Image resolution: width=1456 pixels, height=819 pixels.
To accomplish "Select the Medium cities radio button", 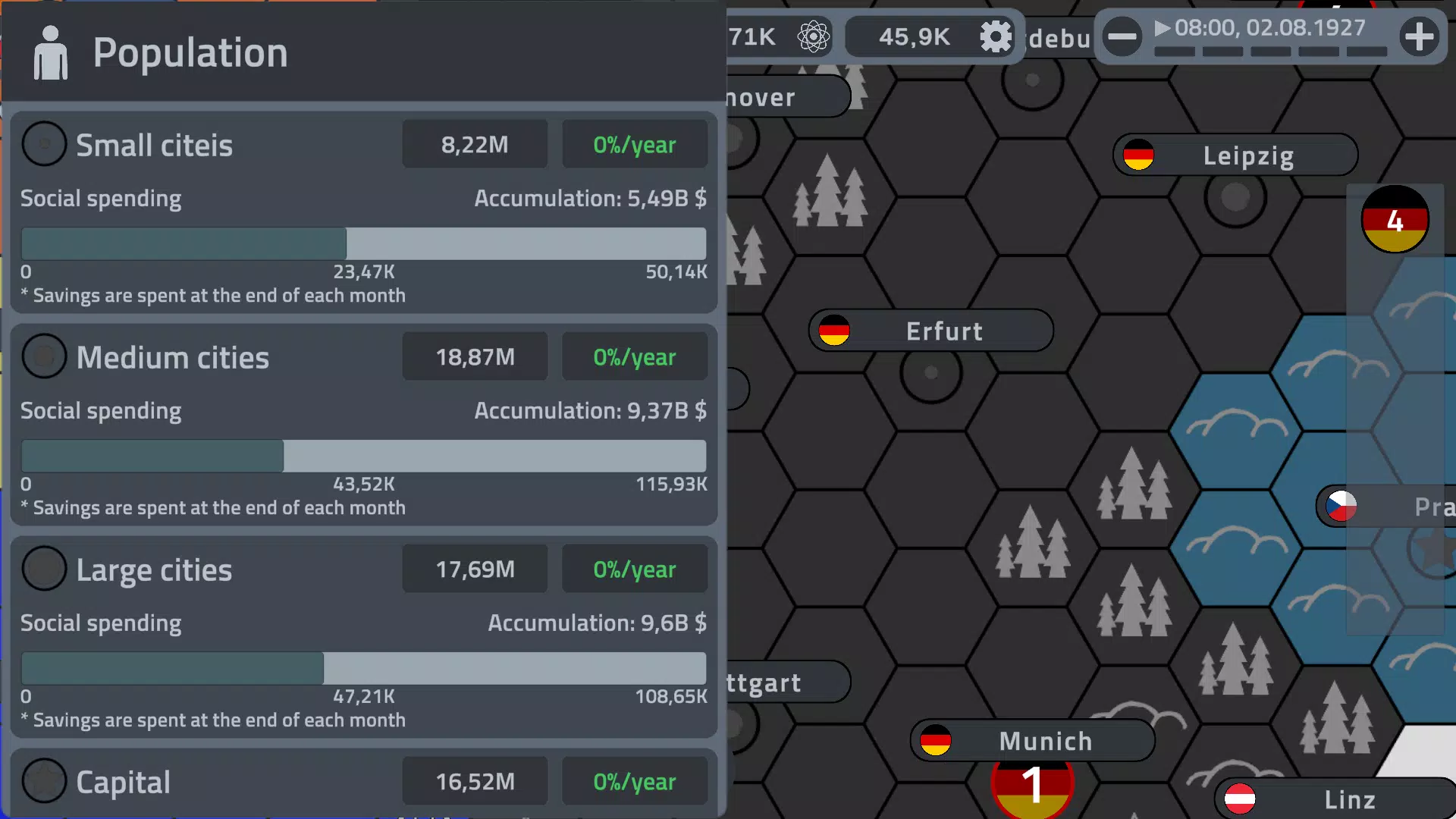I will [44, 356].
